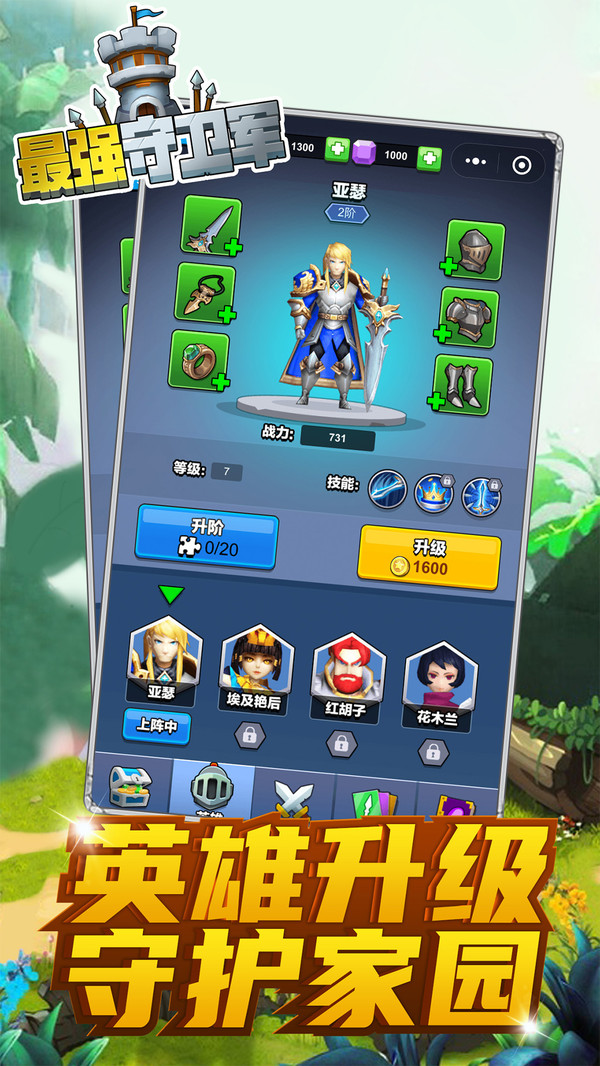The height and width of the screenshot is (1066, 600).
Task: Upgrade hero with the yellow 升级 button
Action: 428,558
